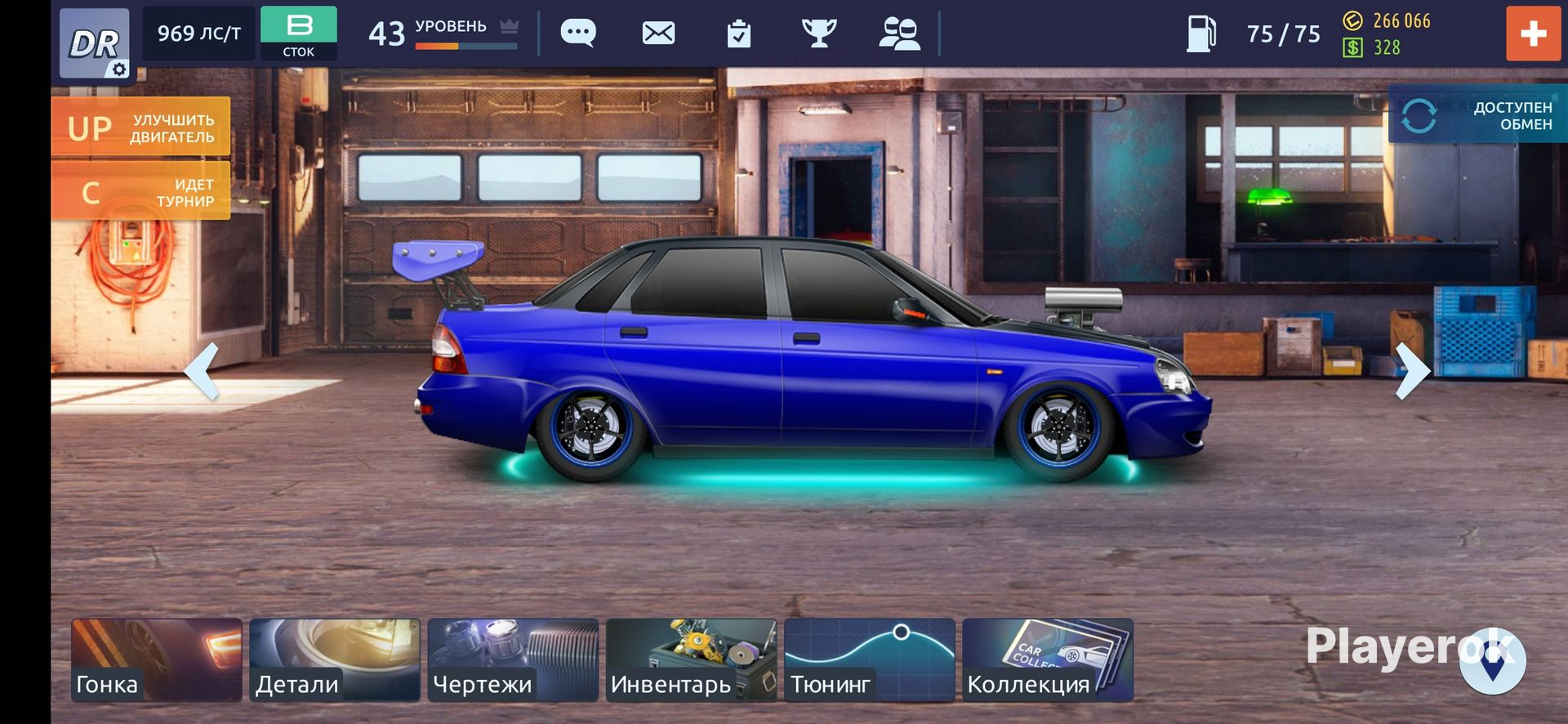Open the chat speech bubble icon

pos(578,34)
